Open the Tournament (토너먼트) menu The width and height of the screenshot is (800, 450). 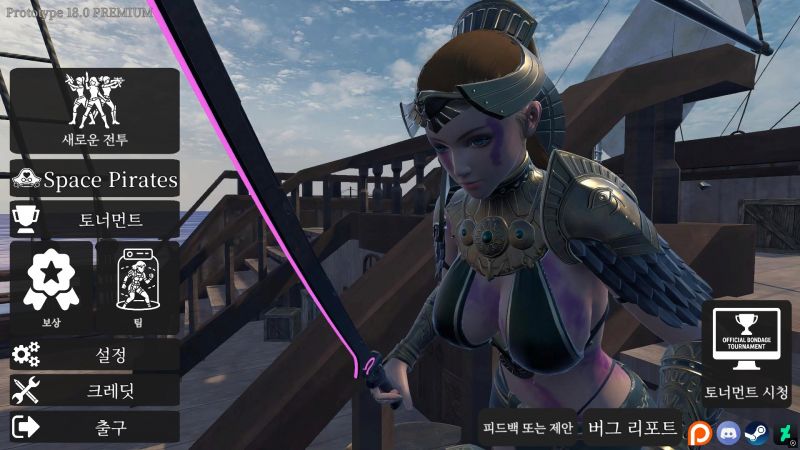(95, 219)
